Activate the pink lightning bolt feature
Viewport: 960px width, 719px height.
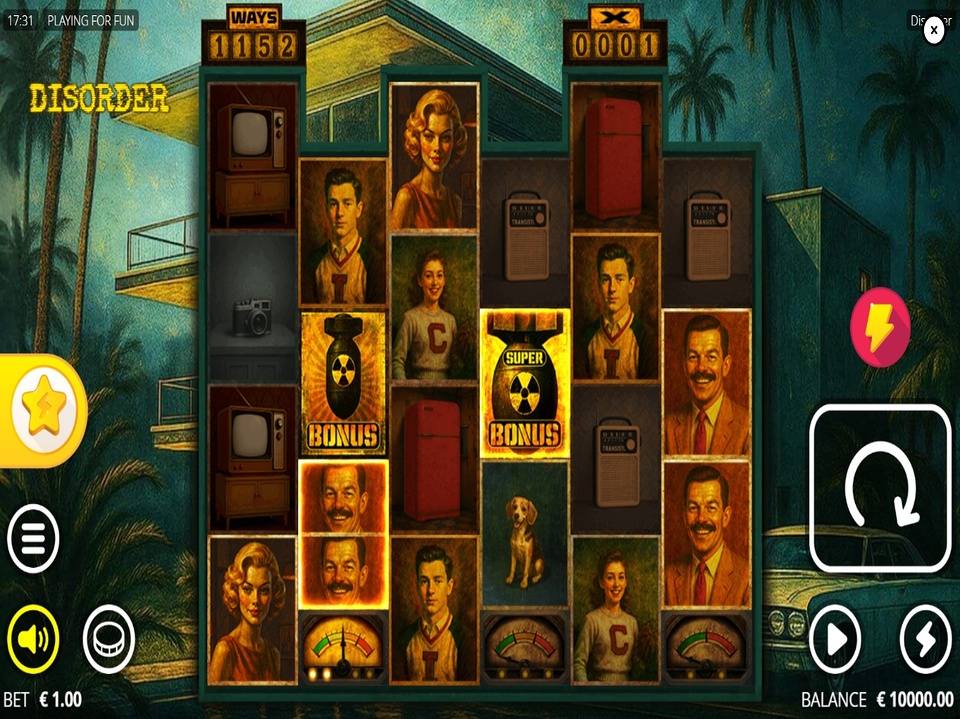880,327
